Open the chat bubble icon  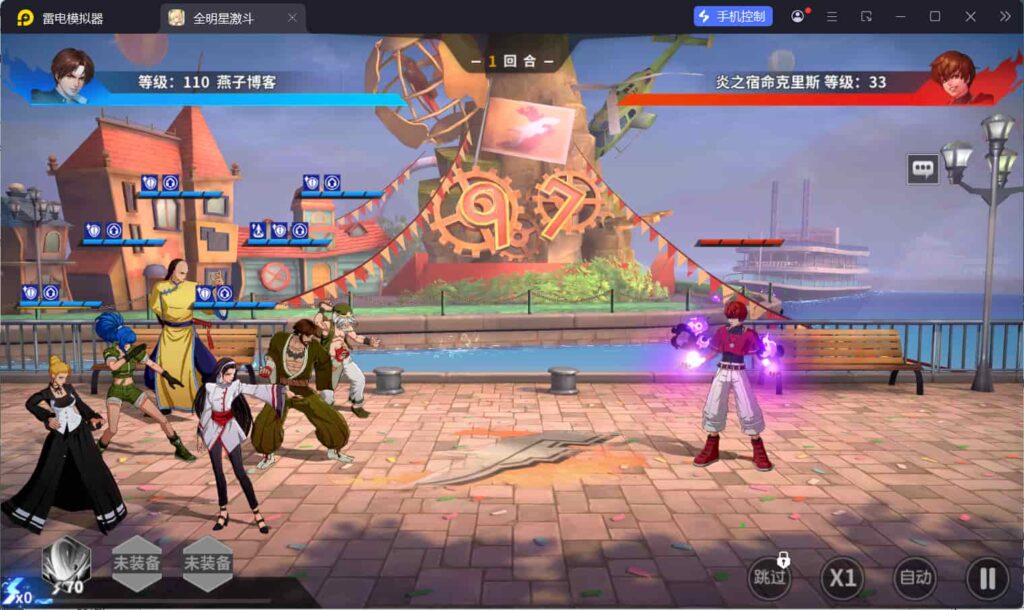tap(923, 169)
